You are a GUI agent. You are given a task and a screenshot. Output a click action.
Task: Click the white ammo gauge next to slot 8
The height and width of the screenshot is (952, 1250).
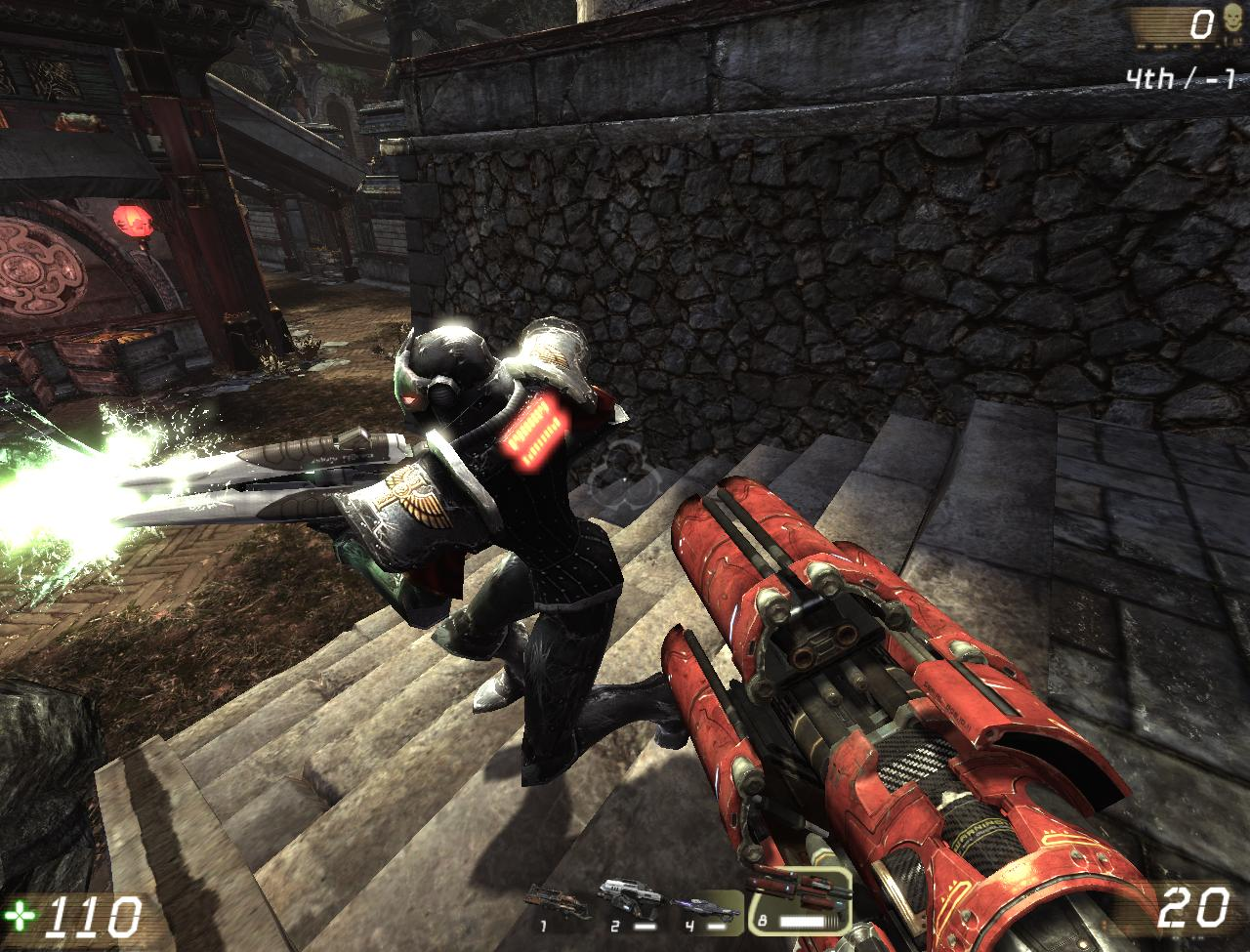801,922
